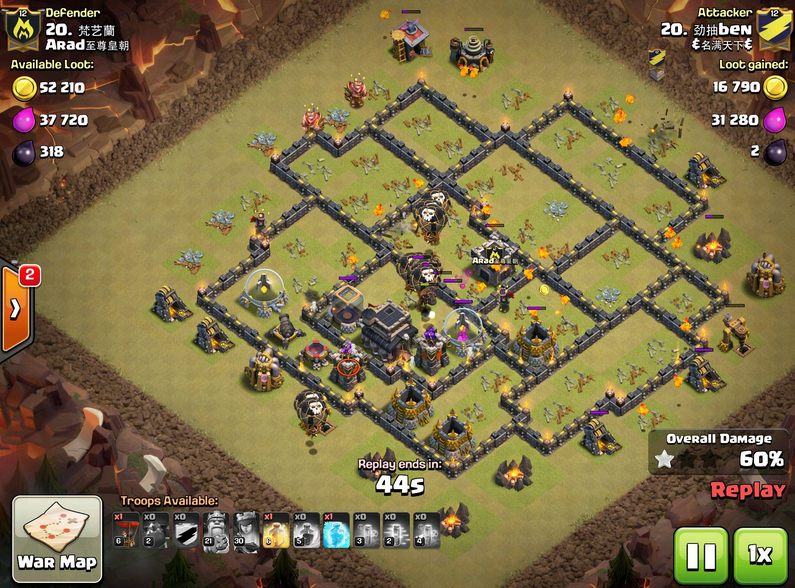
Task: Click the attacker's clan badge
Action: [x=771, y=30]
